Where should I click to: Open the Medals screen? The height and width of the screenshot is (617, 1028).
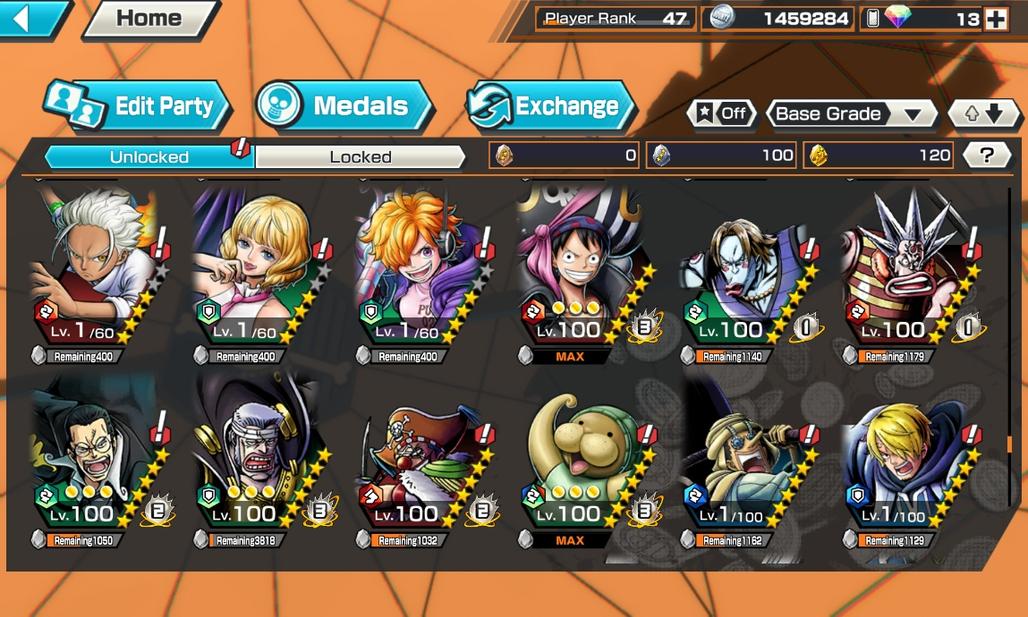pyautogui.click(x=344, y=106)
